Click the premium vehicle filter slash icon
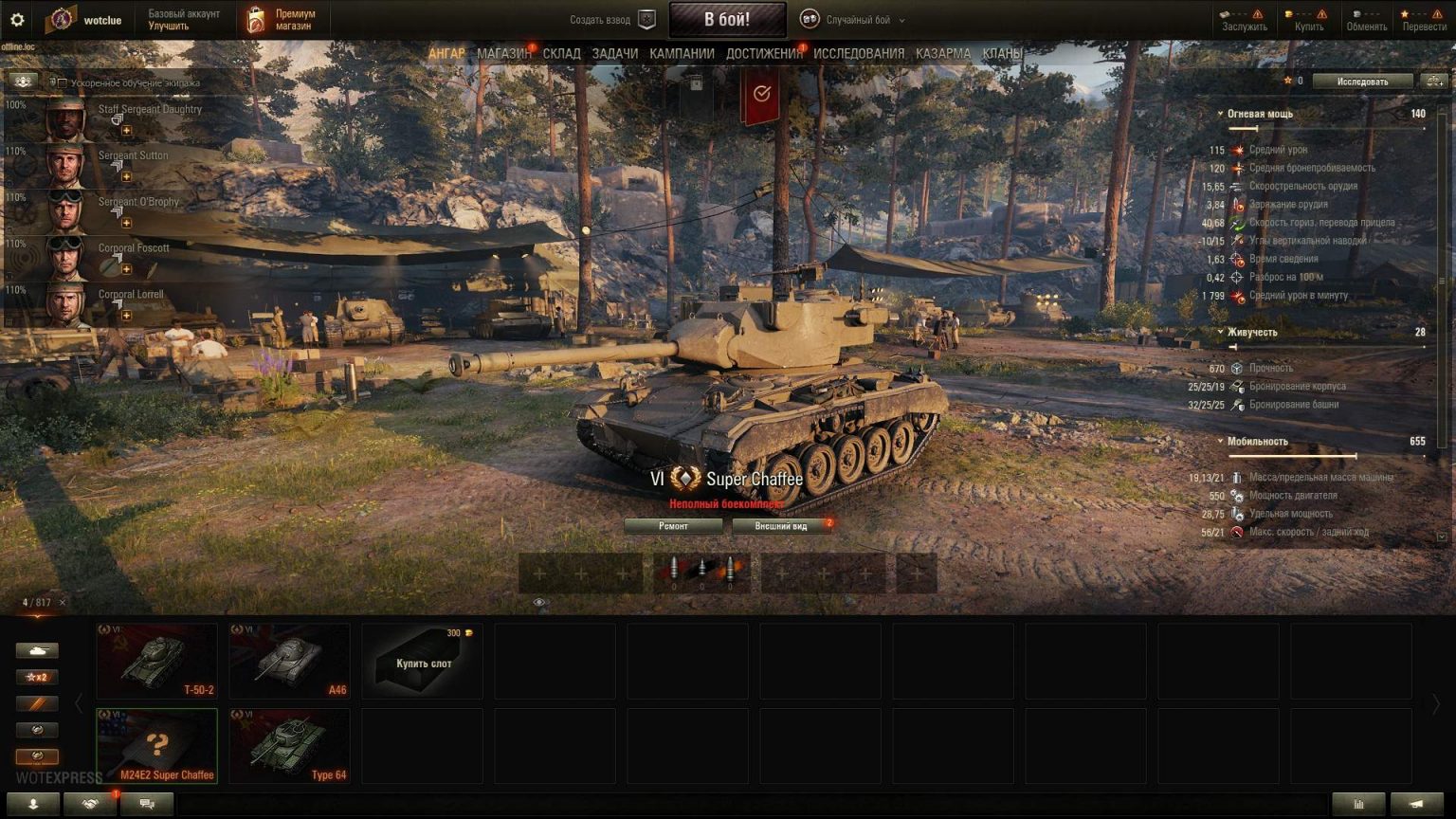The image size is (1456, 819). 38,703
